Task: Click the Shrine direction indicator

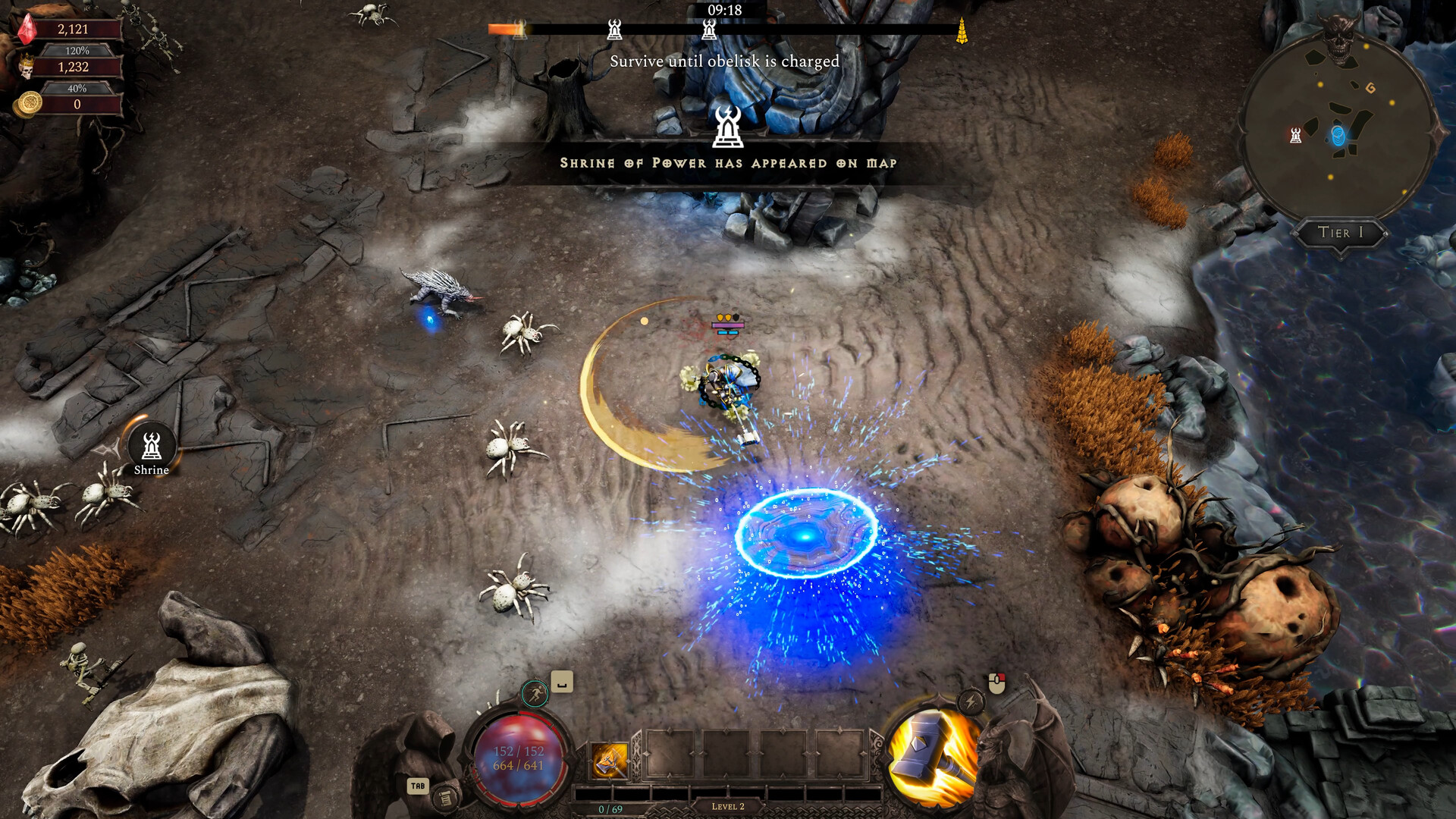Action: point(152,447)
